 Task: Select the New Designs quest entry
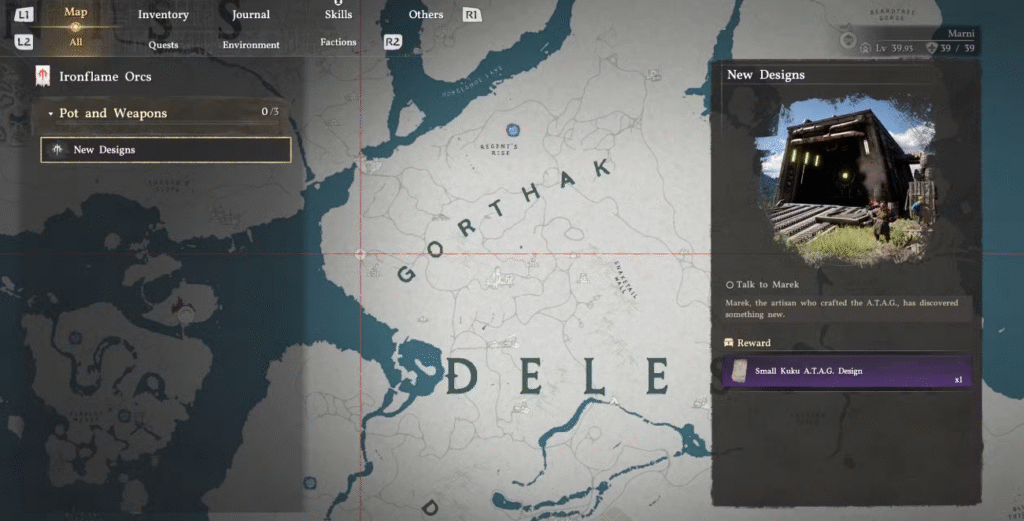(166, 150)
